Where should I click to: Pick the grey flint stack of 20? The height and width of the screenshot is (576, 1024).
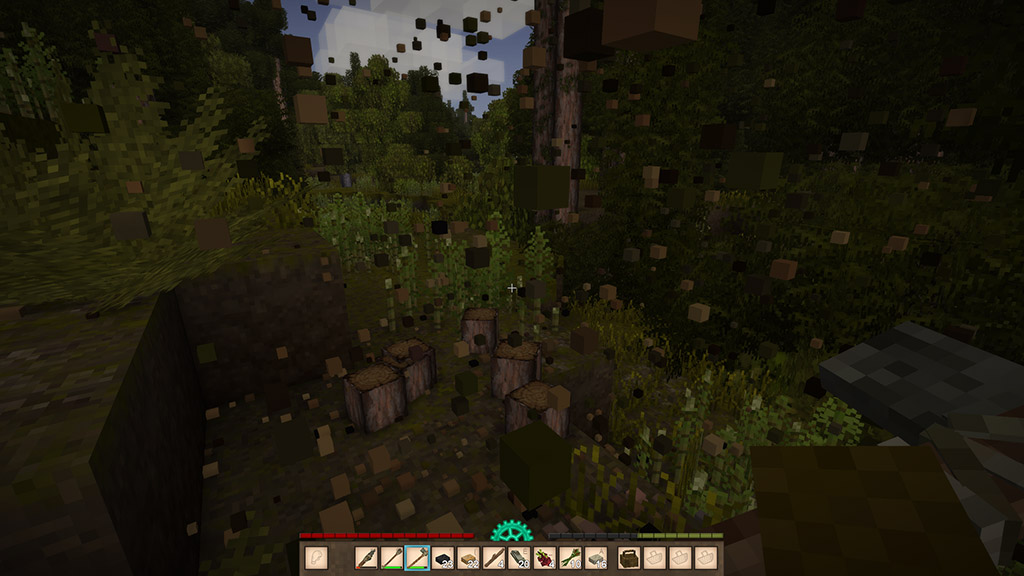tap(519, 558)
